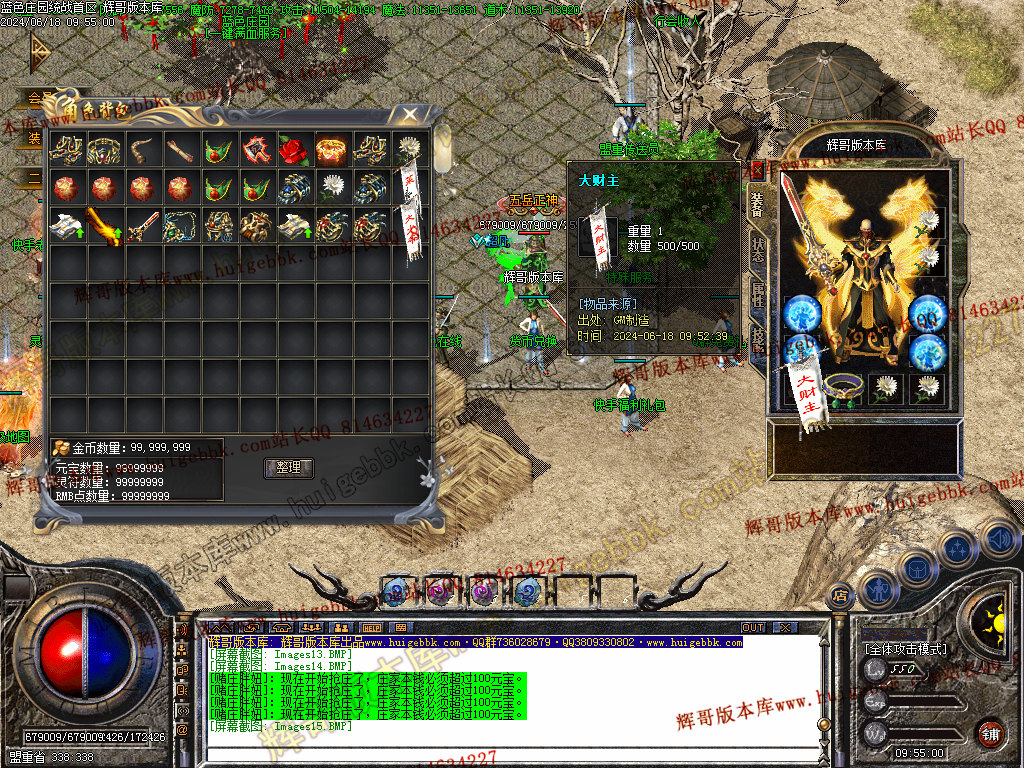The image size is (1024, 768).
Task: Toggle the 全体攻击模式 attack mode label
Action: coord(905,649)
